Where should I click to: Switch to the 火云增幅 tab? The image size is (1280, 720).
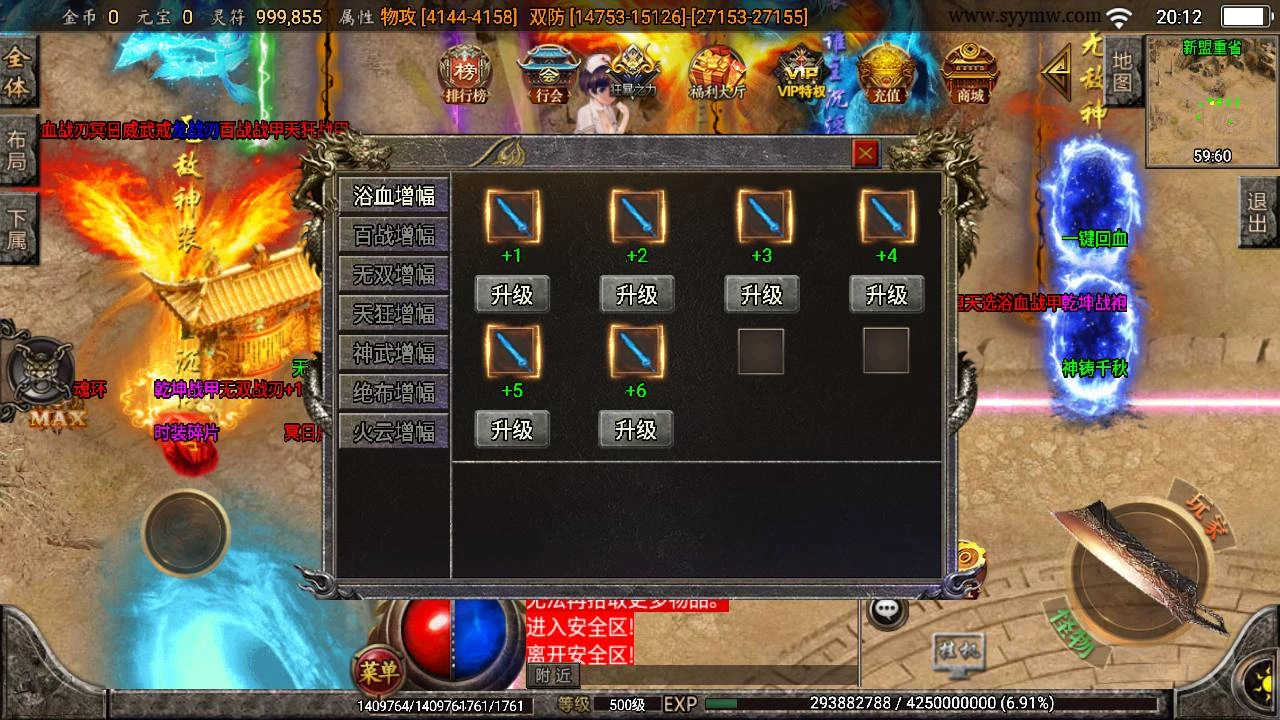[394, 432]
